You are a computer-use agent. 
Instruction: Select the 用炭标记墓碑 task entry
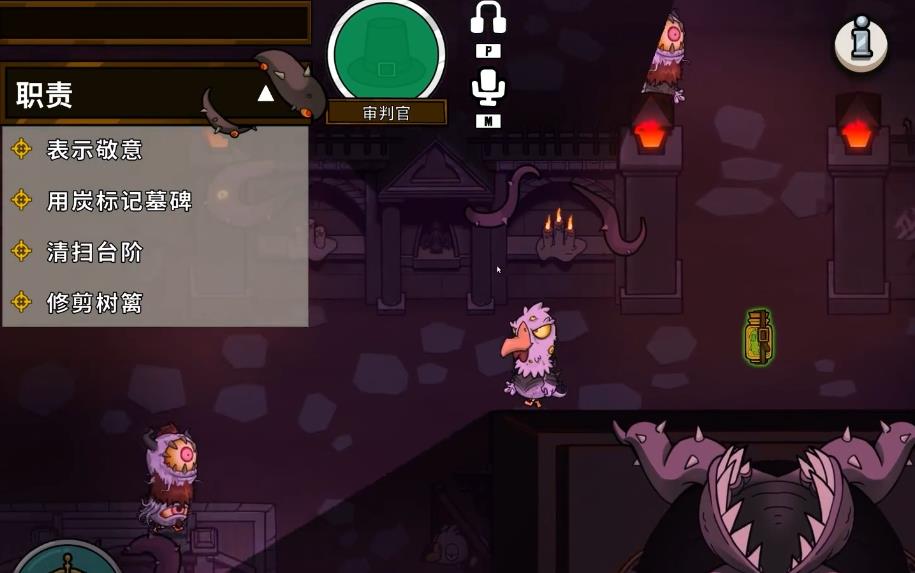coord(119,201)
